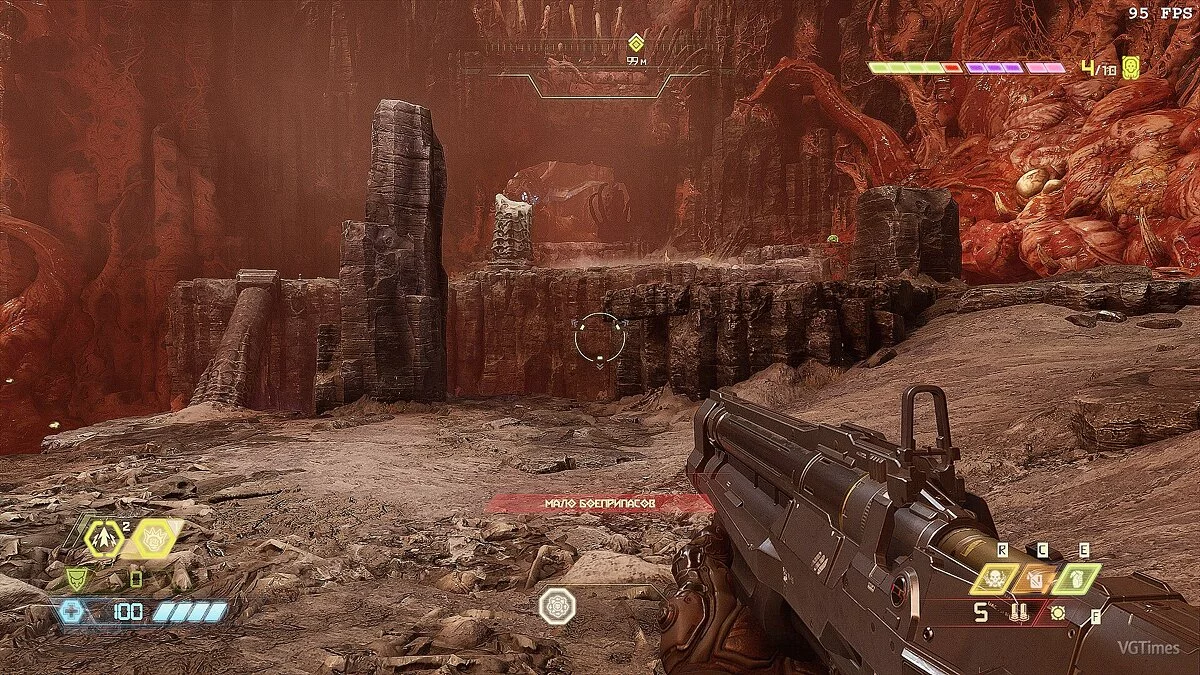Throw a grenade via the green icon
Screen dimensions: 1200x675
click(1076, 578)
